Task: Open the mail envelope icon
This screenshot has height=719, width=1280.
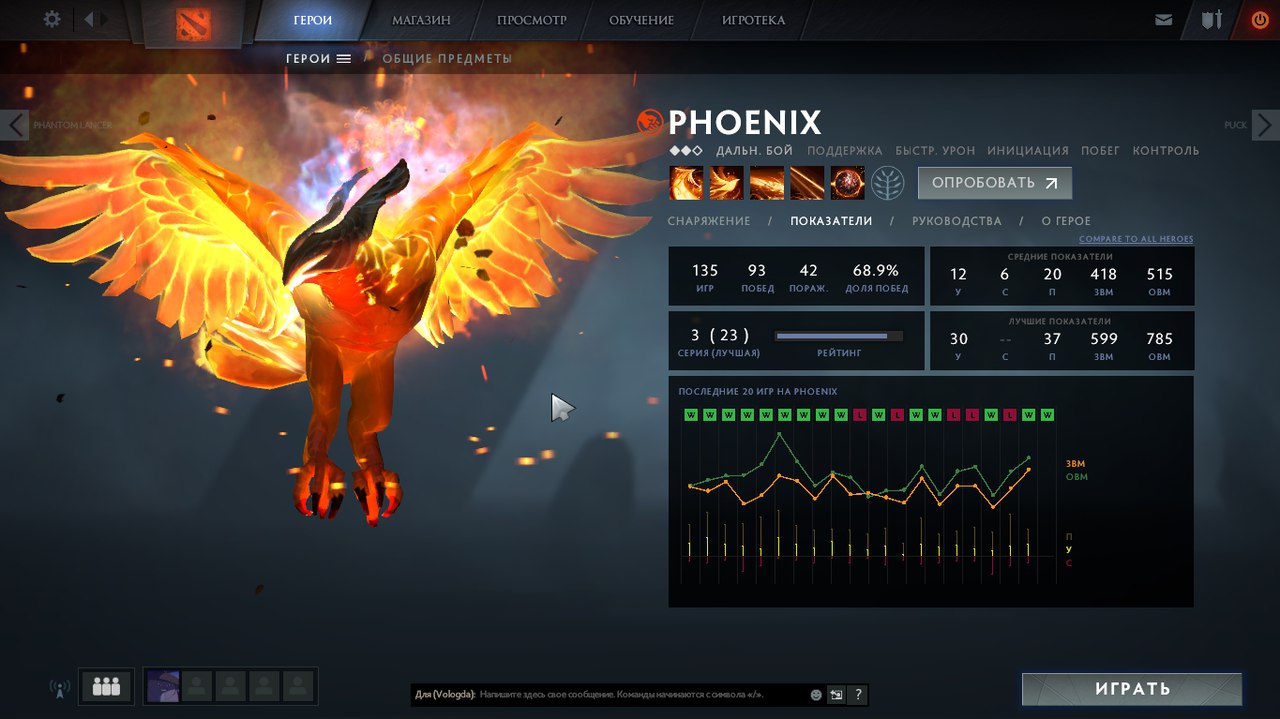Action: pos(1163,20)
